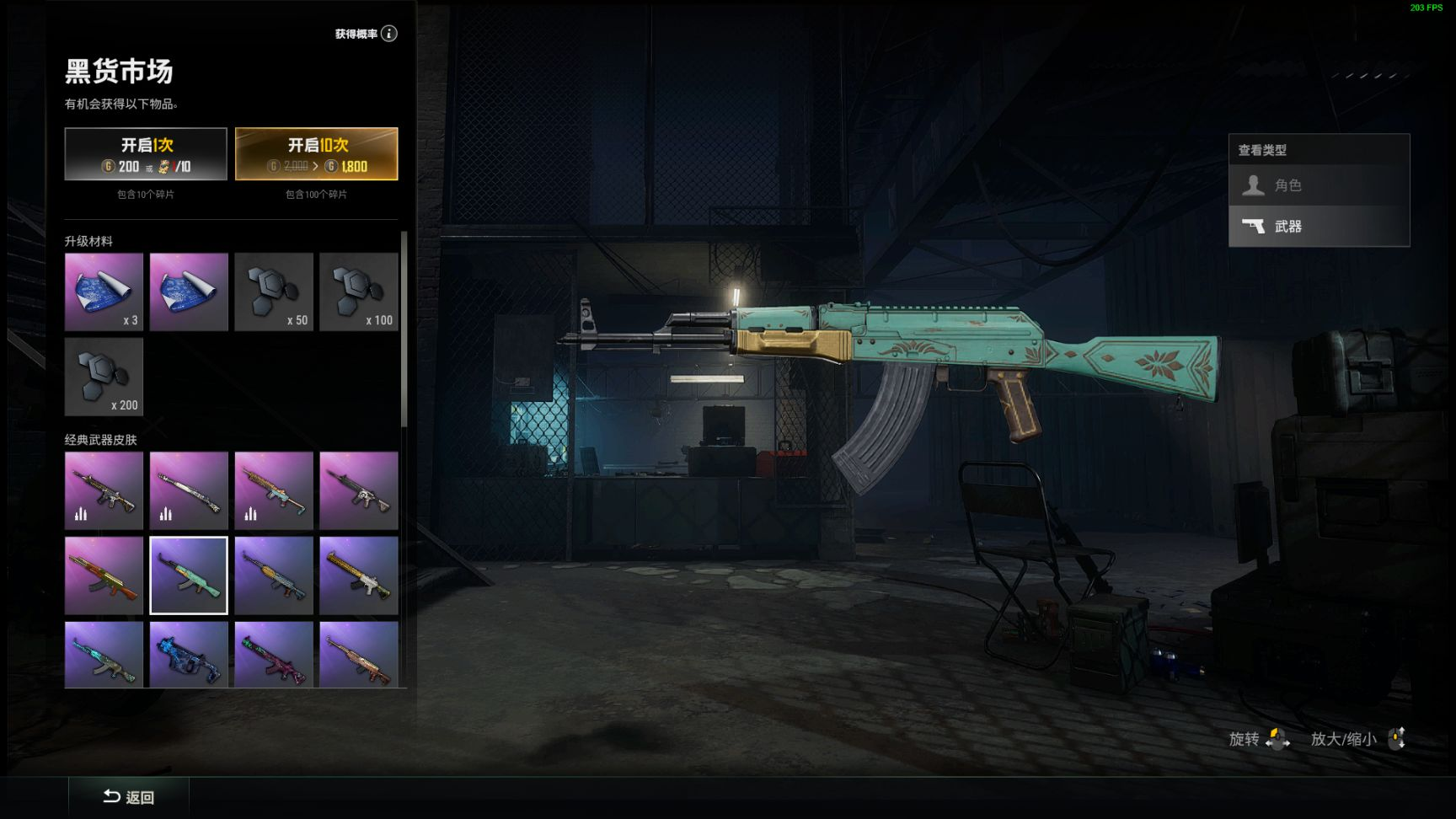Open the 获得概率 drop-rate info icon
This screenshot has height=819, width=1456.
[388, 34]
